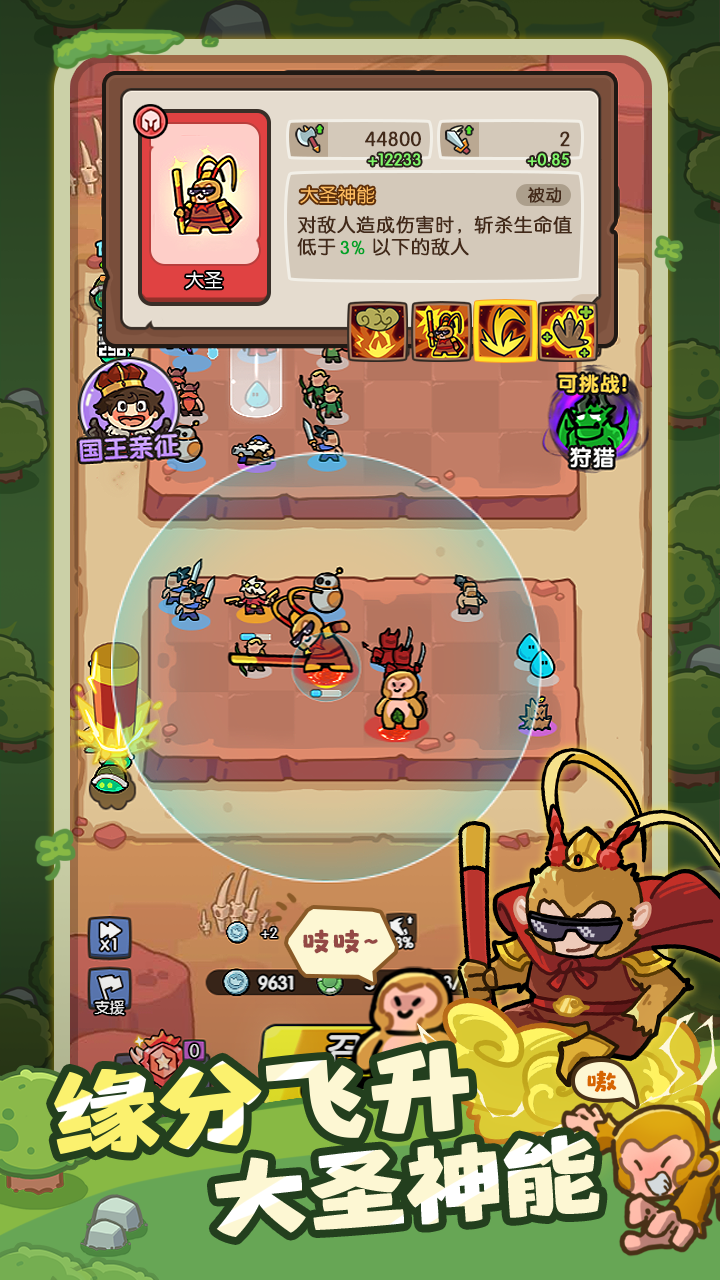
Task: Open the 支援 support flag button
Action: pos(109,992)
